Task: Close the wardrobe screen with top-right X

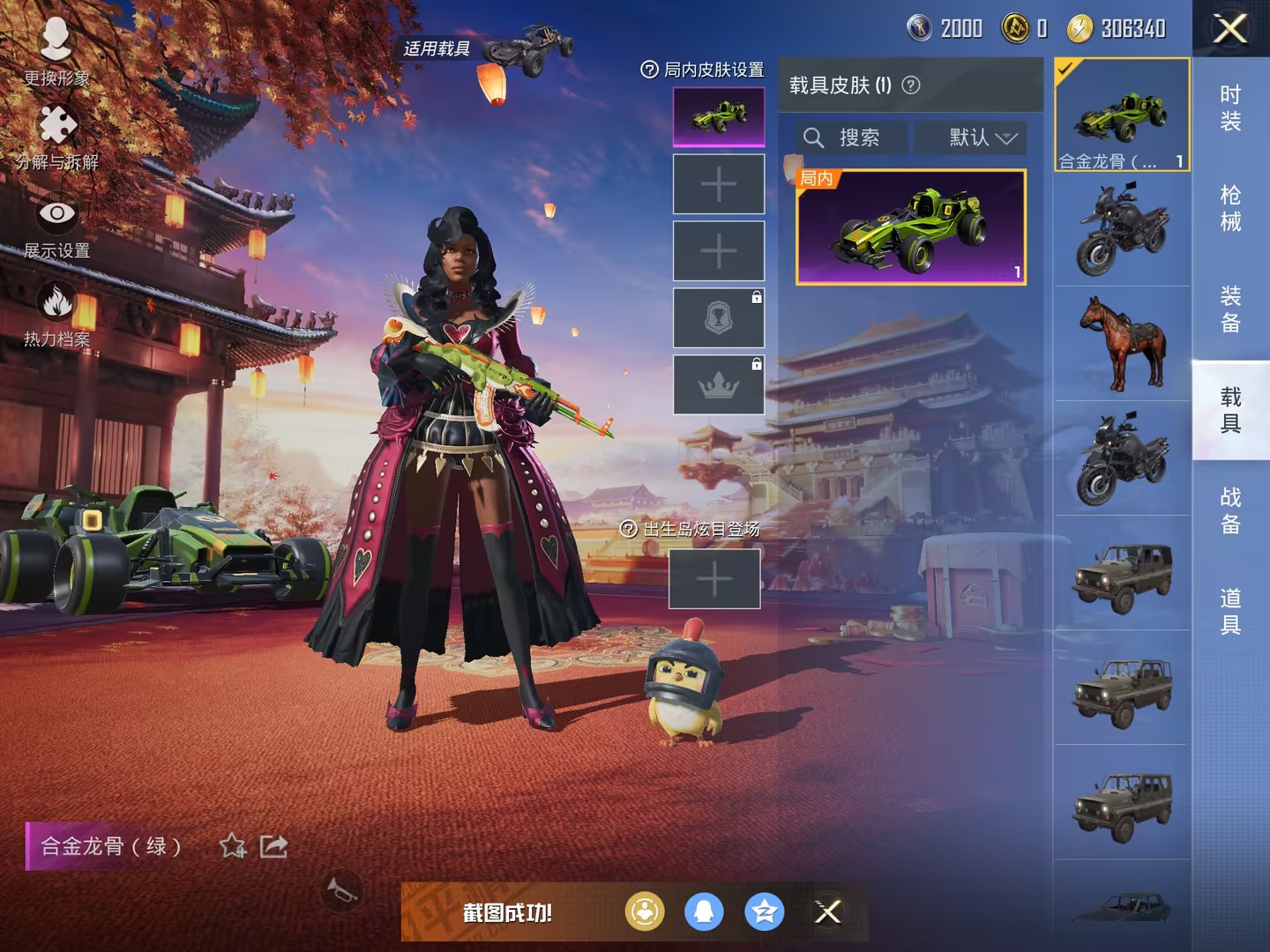Action: [x=1230, y=28]
